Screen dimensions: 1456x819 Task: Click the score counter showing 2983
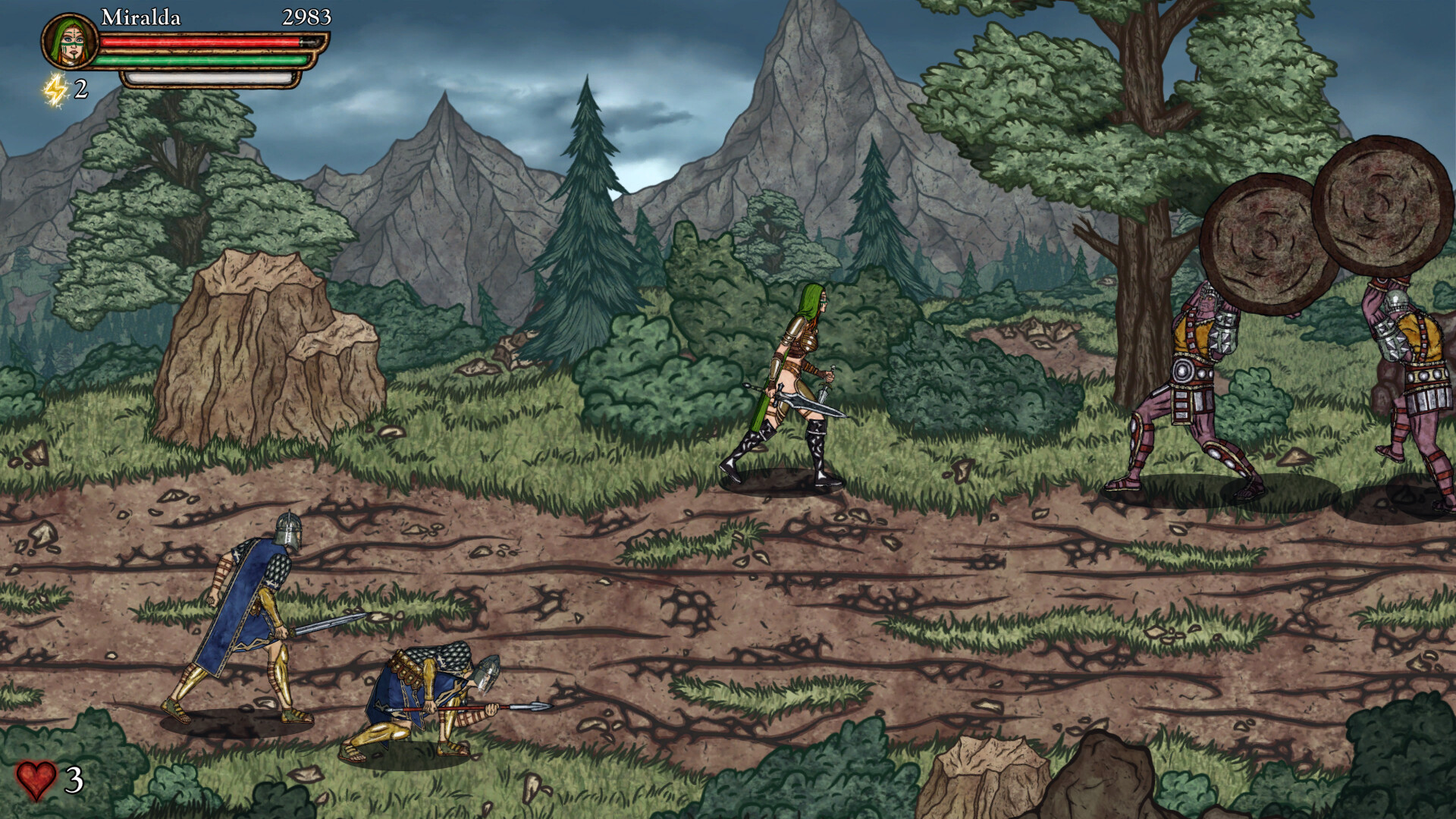point(305,17)
